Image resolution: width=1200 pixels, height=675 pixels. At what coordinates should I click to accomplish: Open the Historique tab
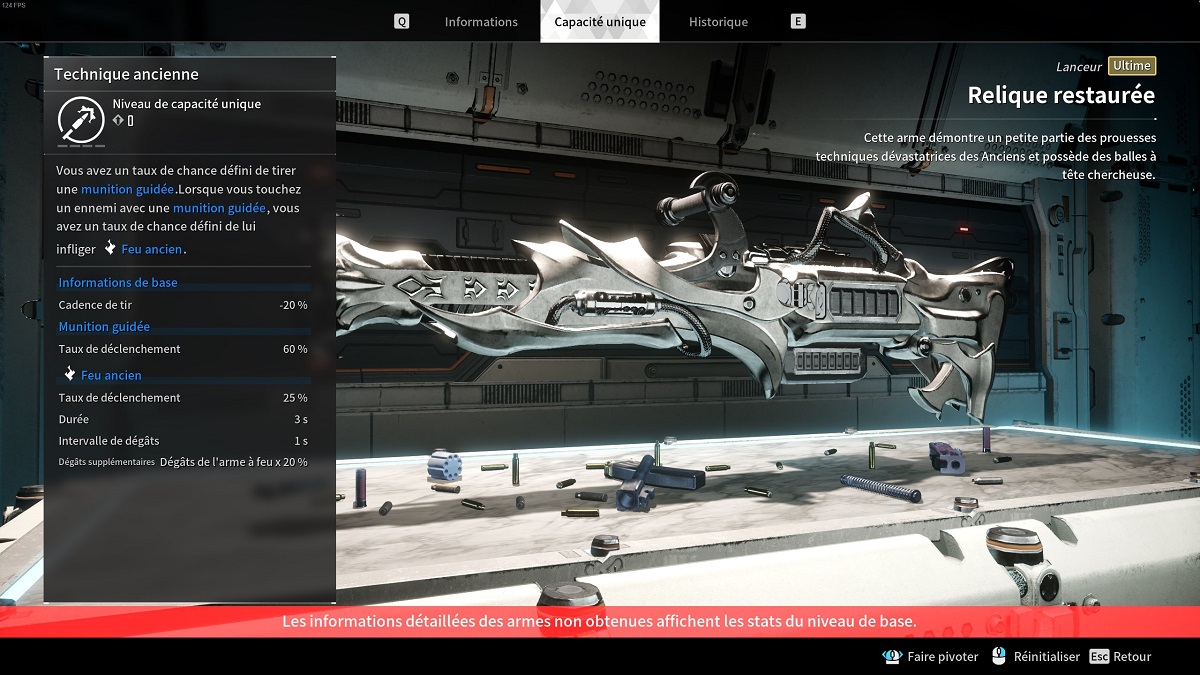click(718, 22)
